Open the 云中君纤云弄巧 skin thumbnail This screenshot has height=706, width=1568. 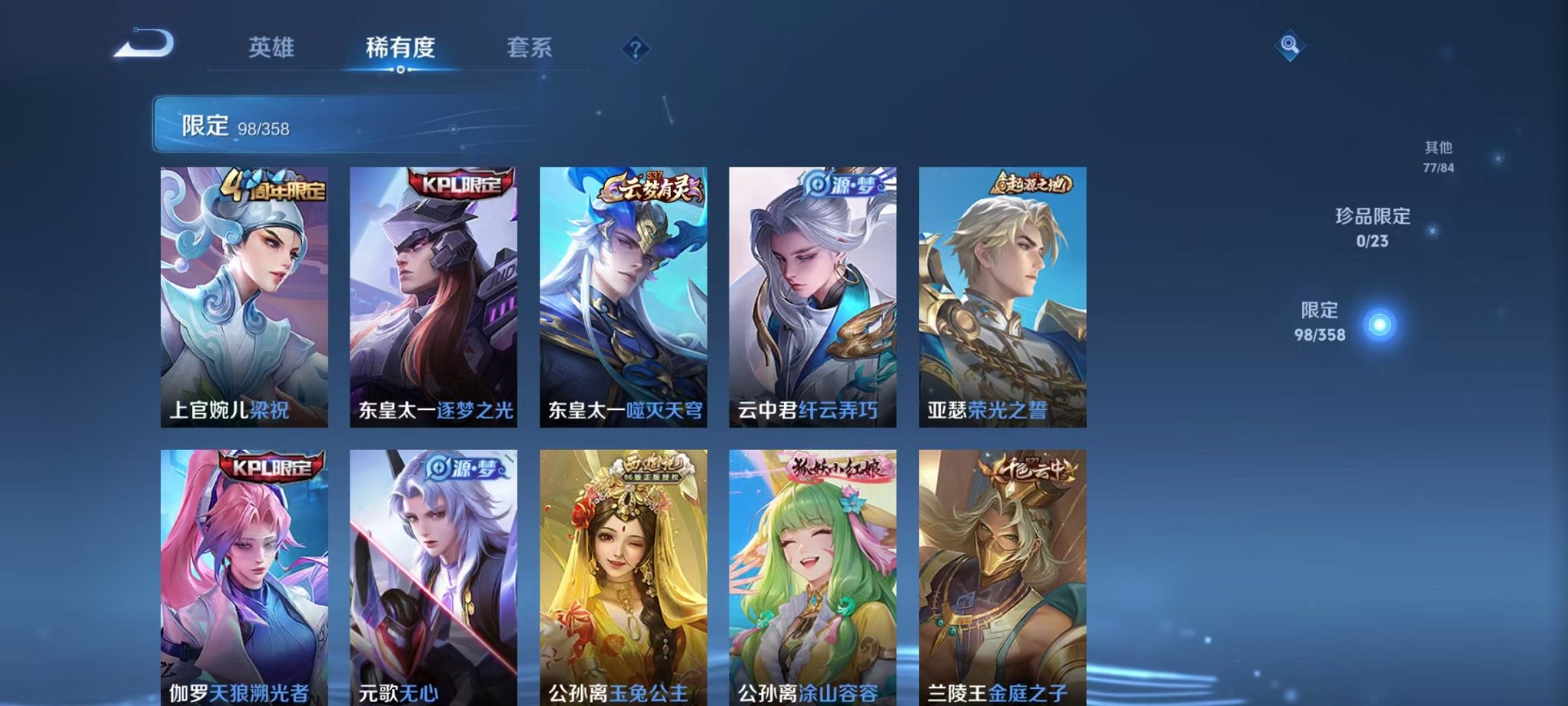click(815, 292)
